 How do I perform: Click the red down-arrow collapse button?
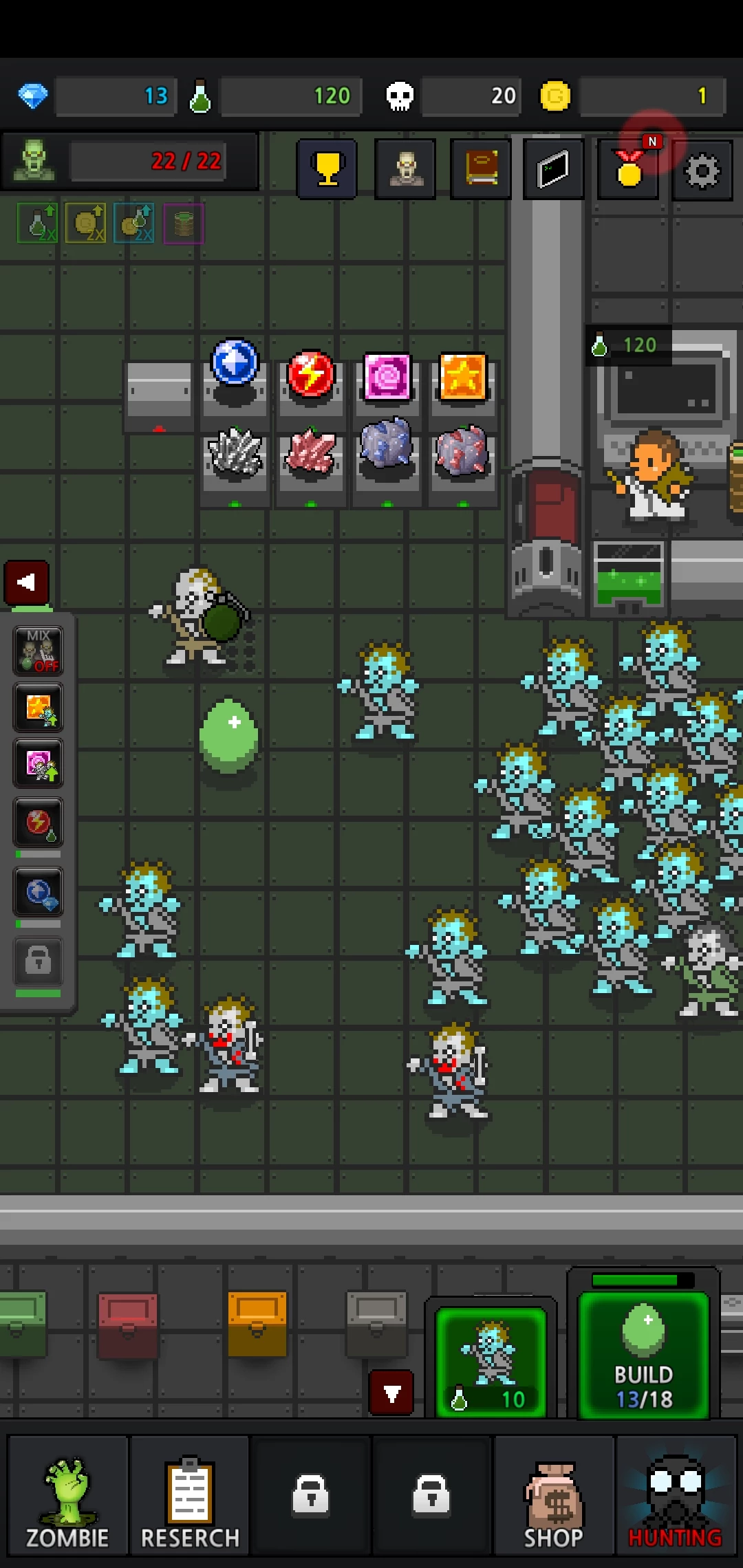(391, 1393)
